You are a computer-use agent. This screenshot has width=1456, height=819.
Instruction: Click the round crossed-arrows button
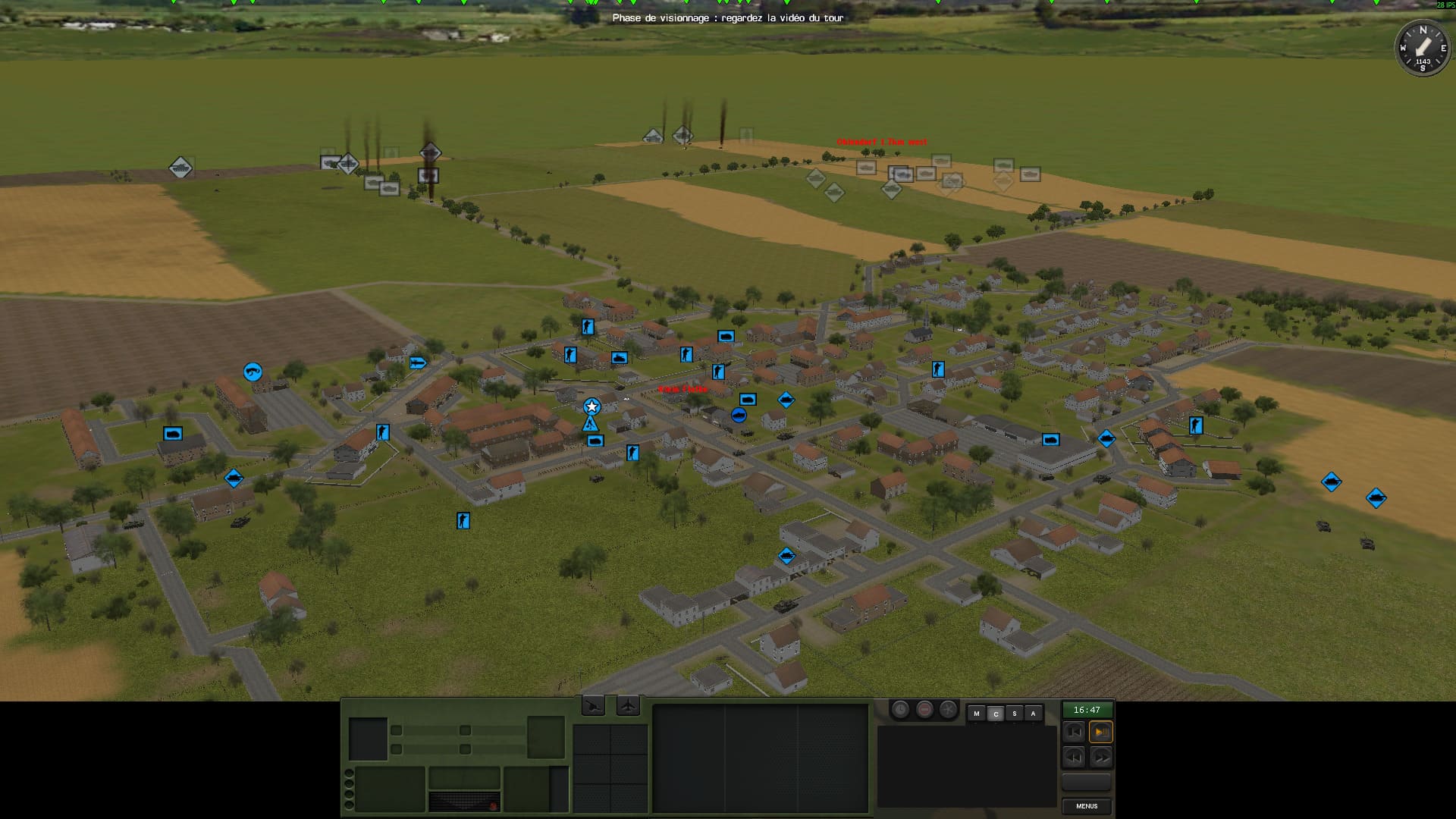pyautogui.click(x=948, y=710)
